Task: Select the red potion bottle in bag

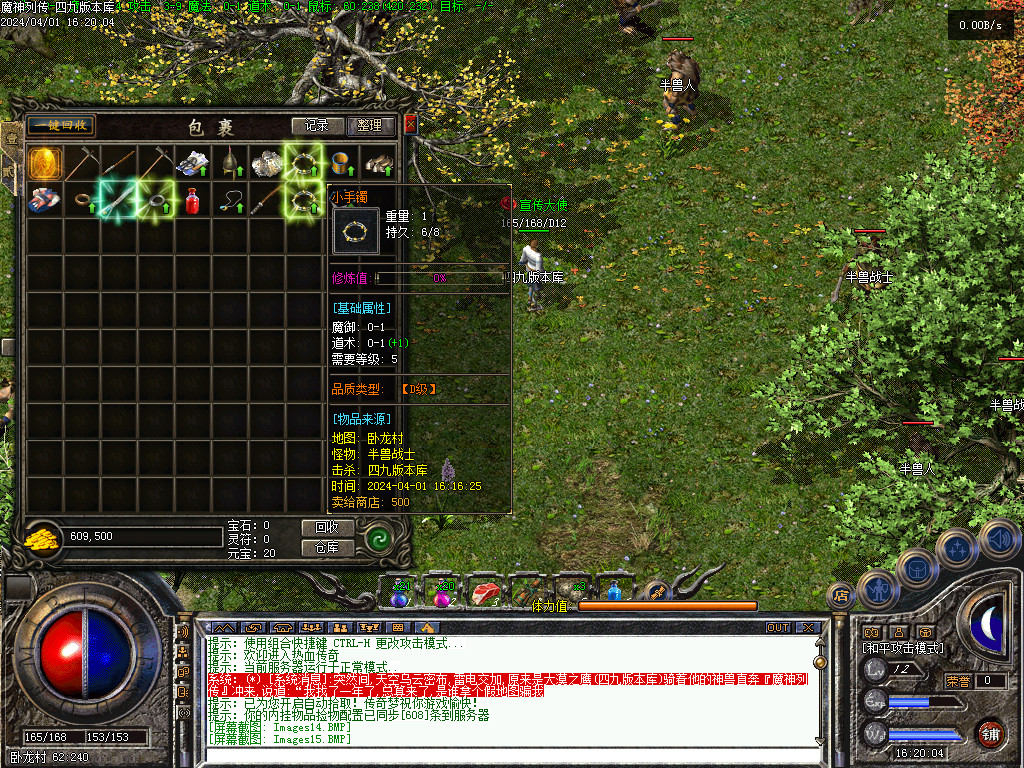Action: (x=192, y=200)
